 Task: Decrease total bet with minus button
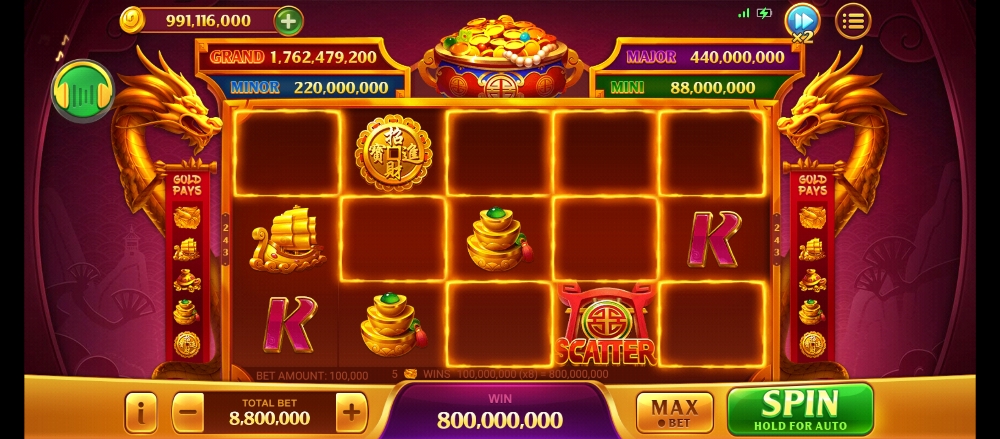(188, 411)
